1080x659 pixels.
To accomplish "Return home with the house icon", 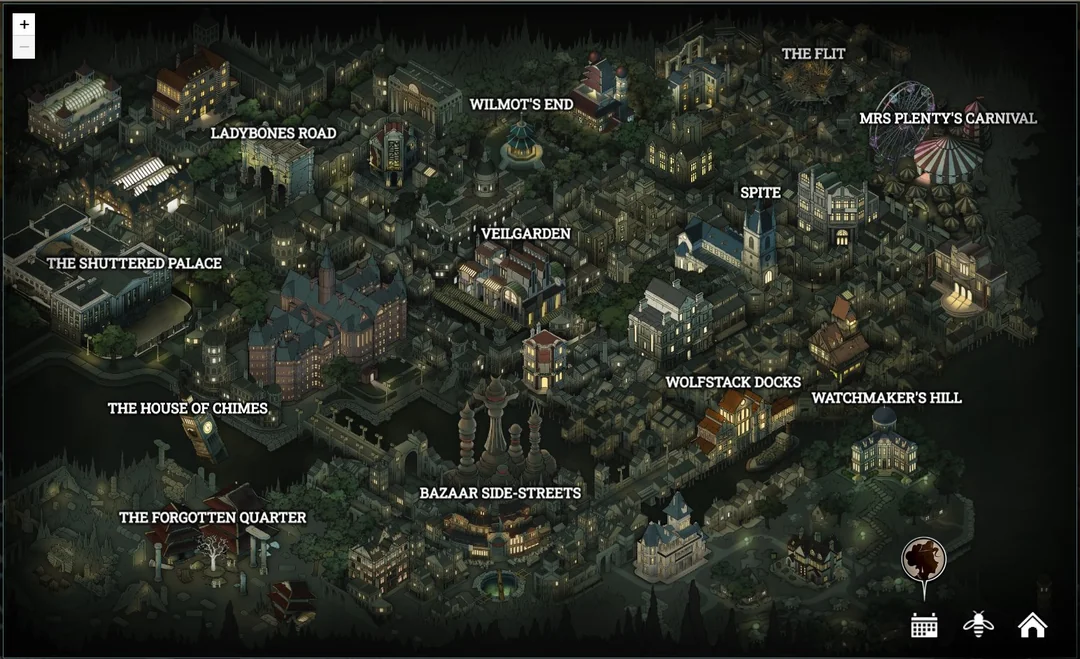I will pos(1032,625).
